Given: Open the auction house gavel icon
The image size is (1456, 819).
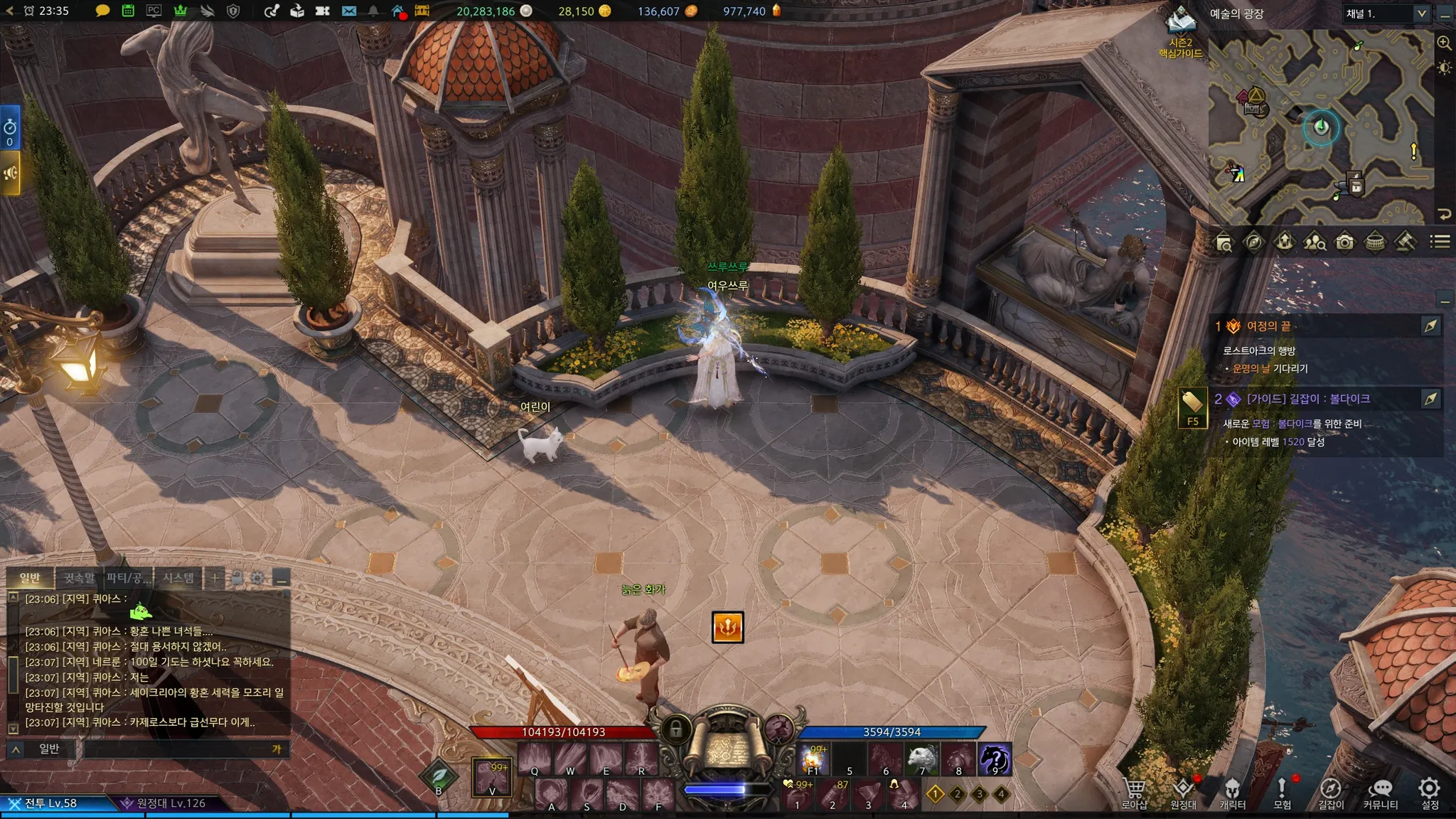Looking at the screenshot, I should (1405, 242).
